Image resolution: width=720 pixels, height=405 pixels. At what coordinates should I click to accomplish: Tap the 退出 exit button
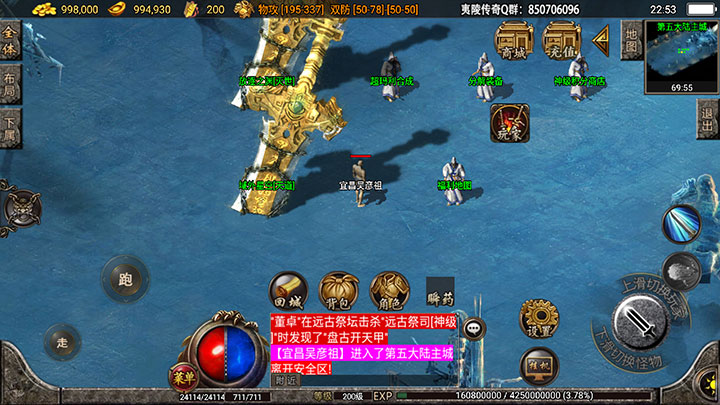pyautogui.click(x=706, y=114)
